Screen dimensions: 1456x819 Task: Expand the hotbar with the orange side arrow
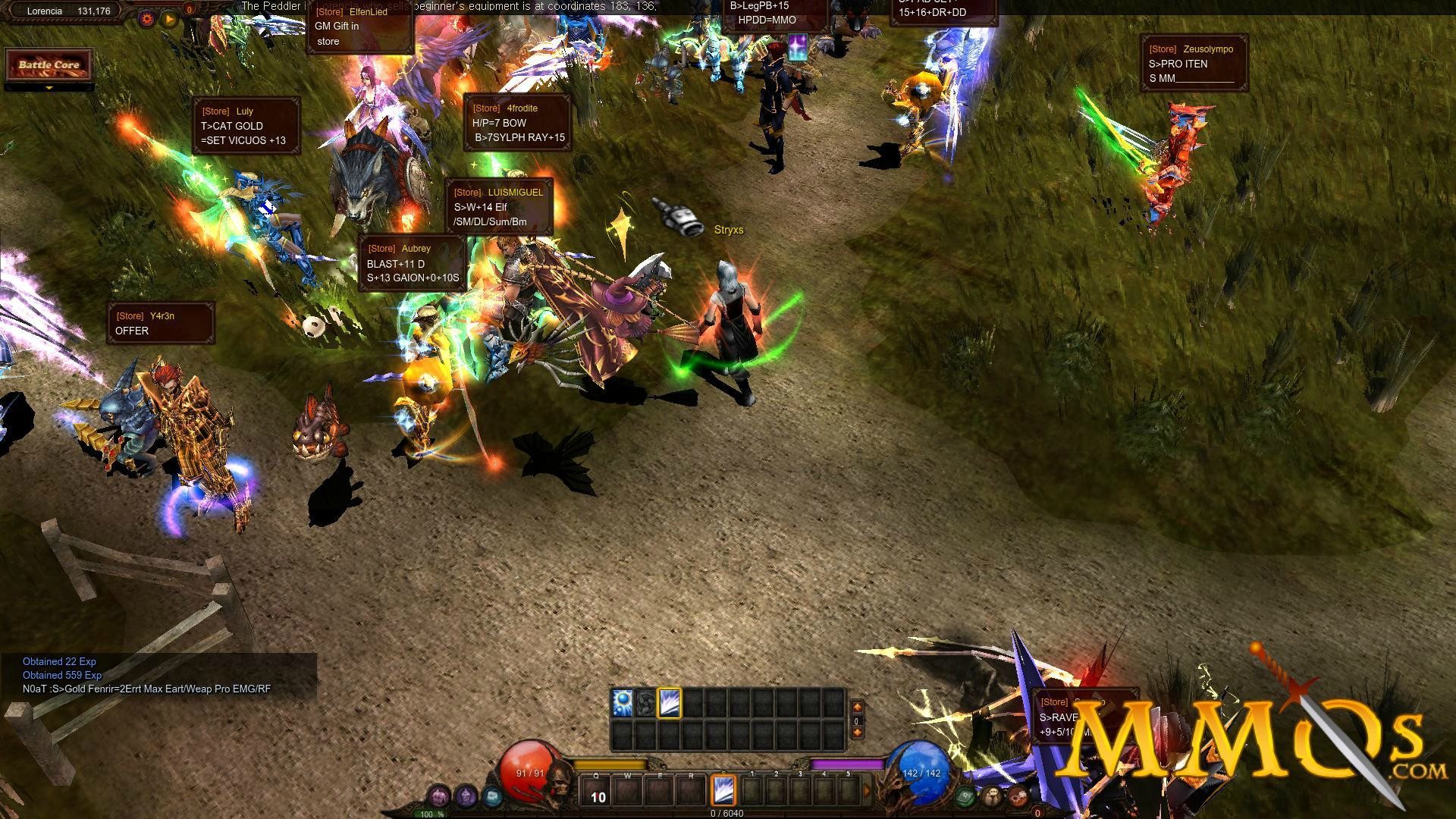(868, 791)
